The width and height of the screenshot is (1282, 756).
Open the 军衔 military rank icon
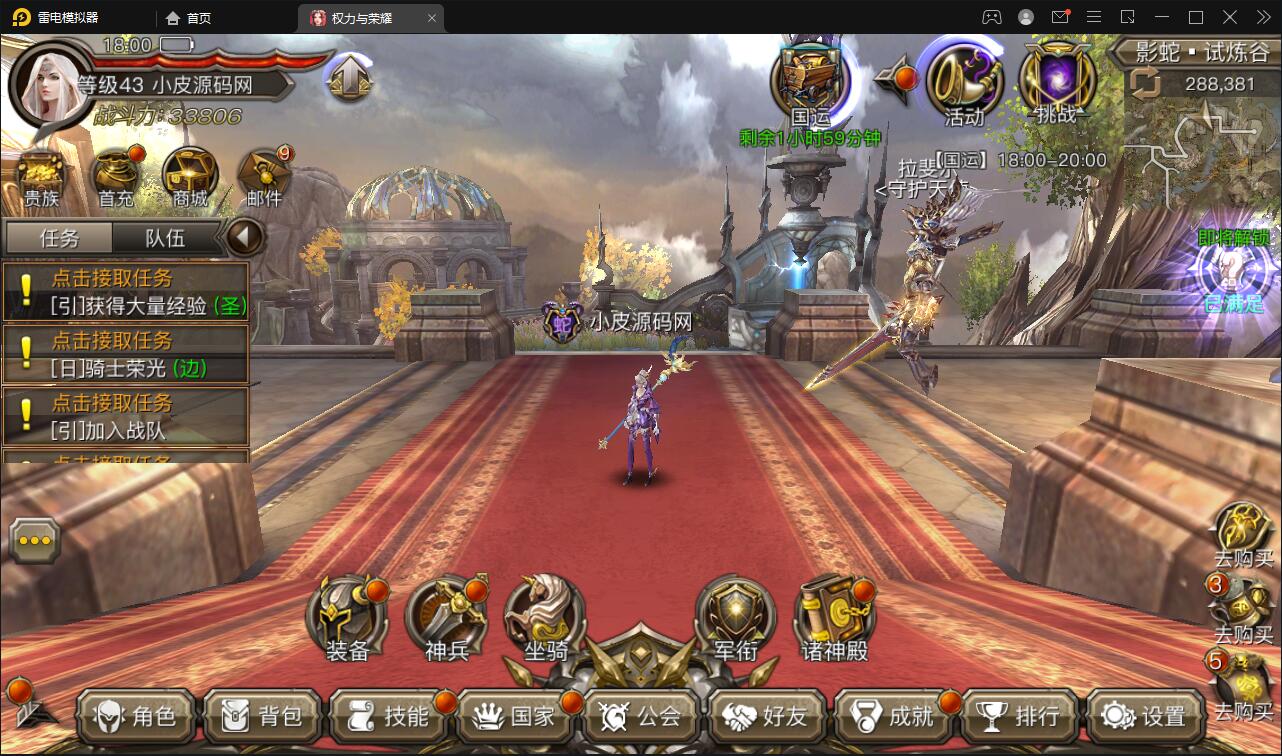(x=735, y=615)
